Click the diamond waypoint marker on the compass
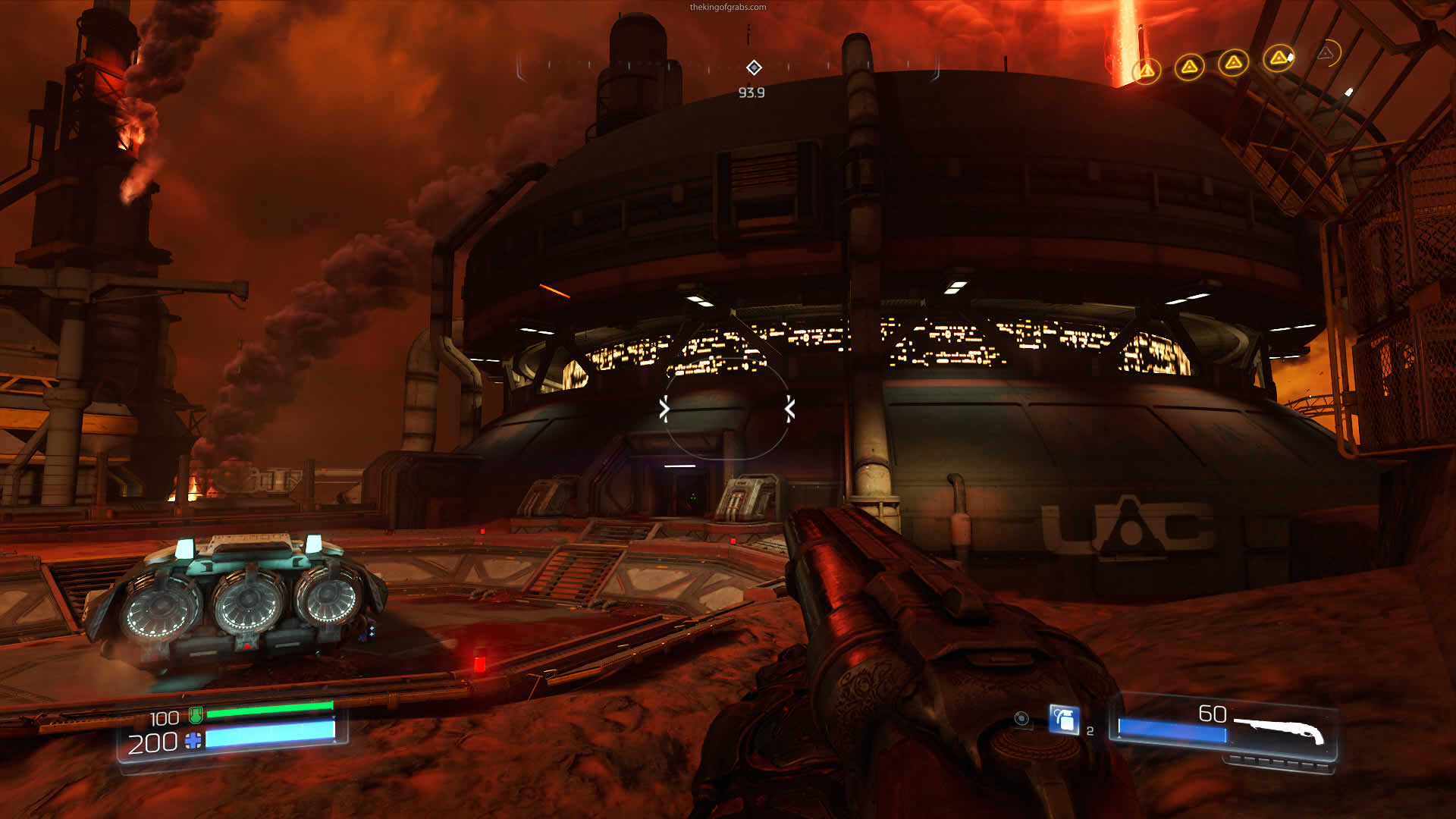 point(753,67)
